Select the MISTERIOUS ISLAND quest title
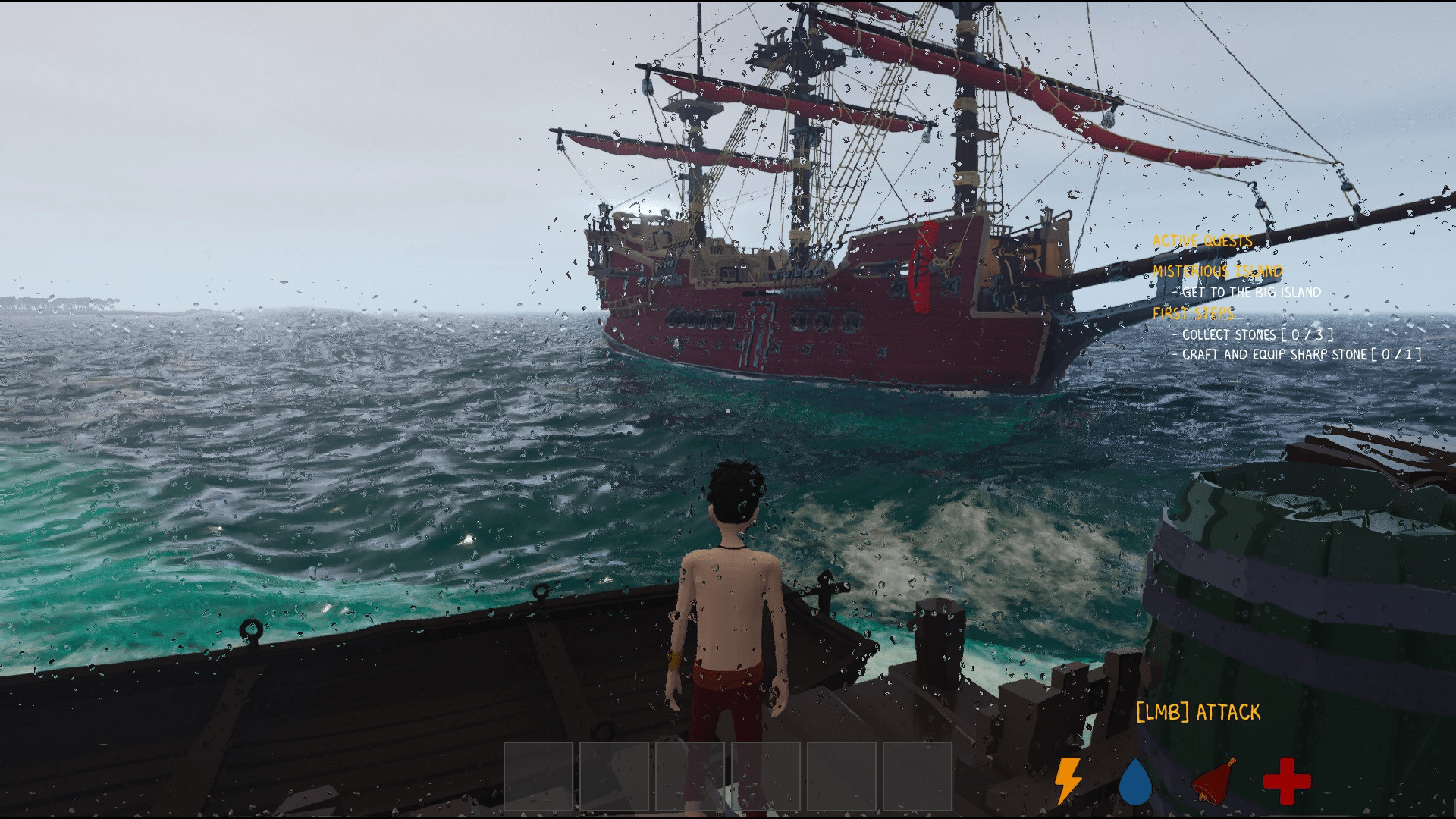This screenshot has width=1456, height=819. pyautogui.click(x=1216, y=271)
